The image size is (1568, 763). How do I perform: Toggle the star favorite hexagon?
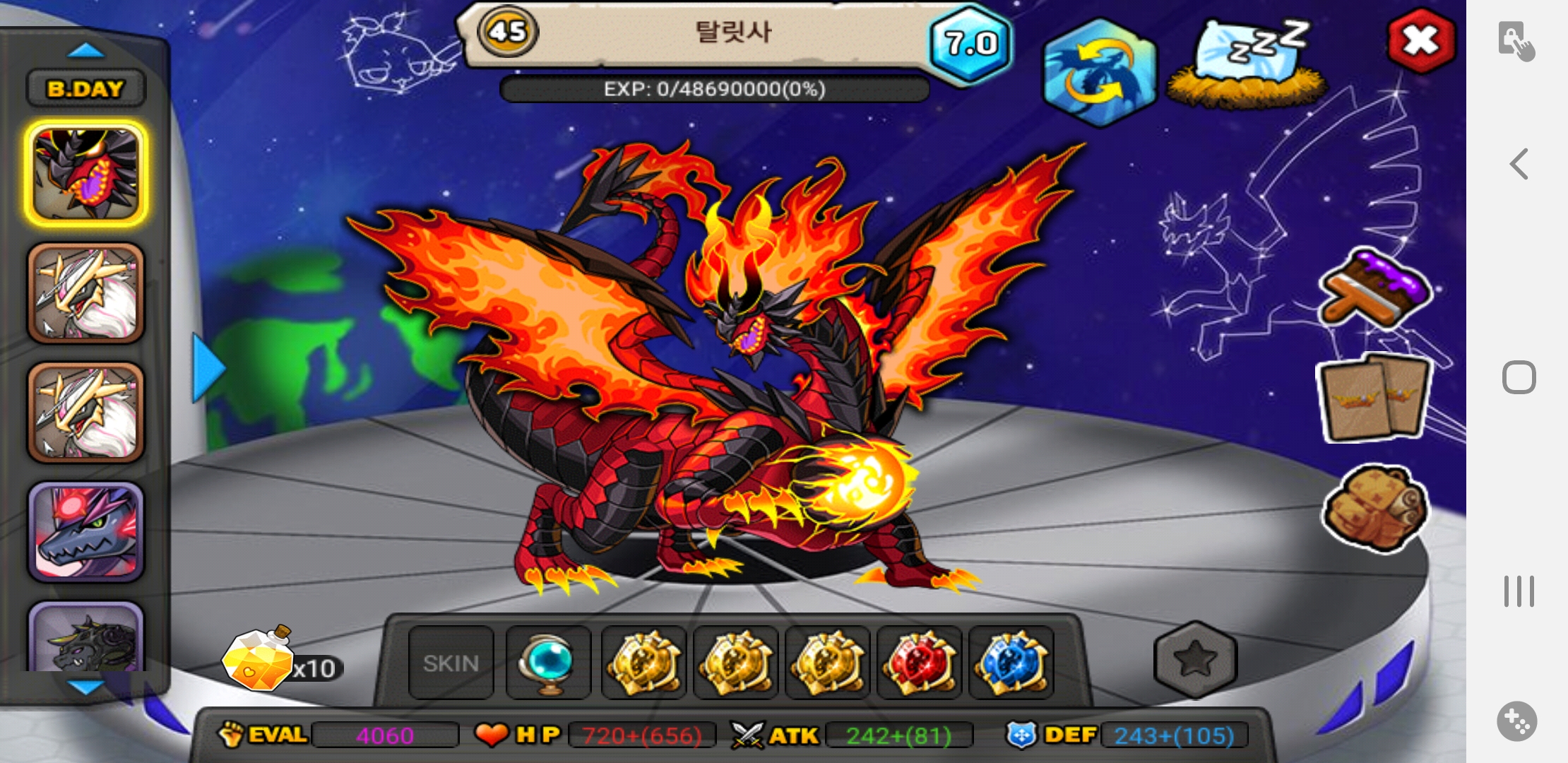(1194, 658)
